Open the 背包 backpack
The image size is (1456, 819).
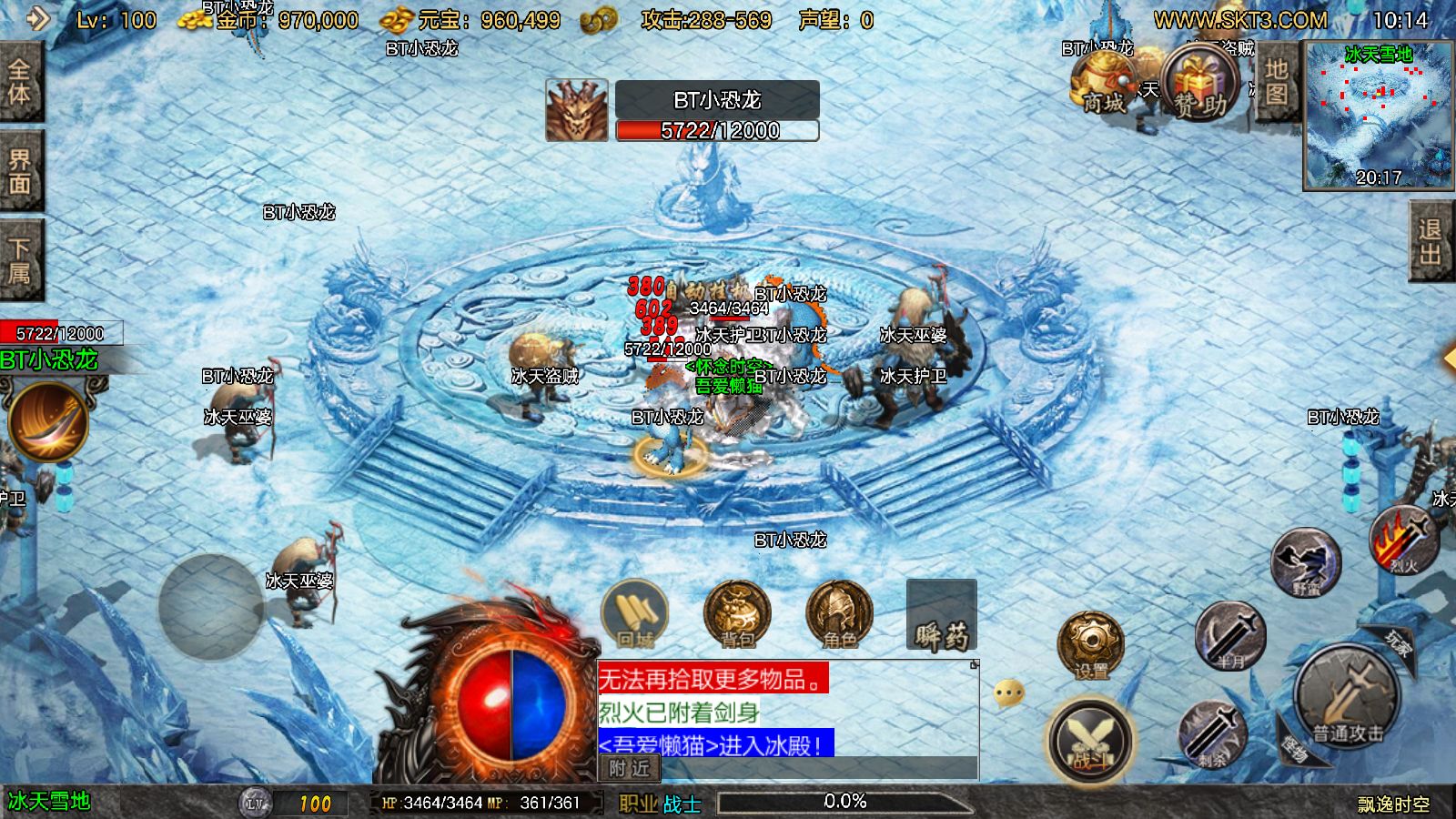coord(737,614)
